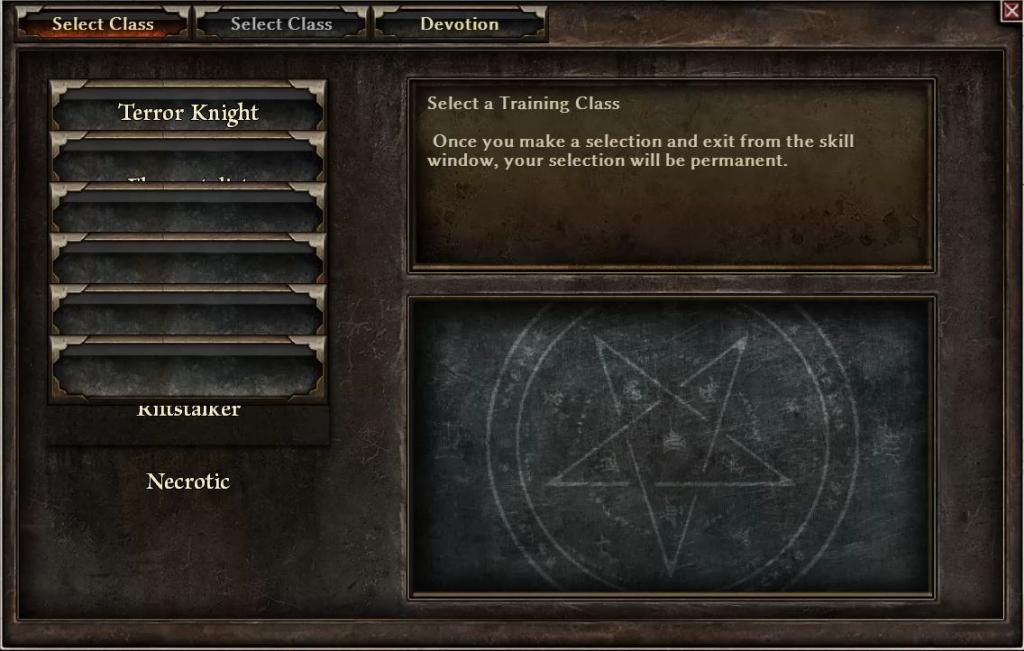The height and width of the screenshot is (651, 1024).
Task: Choose the Terror Knight class
Action: tap(188, 111)
